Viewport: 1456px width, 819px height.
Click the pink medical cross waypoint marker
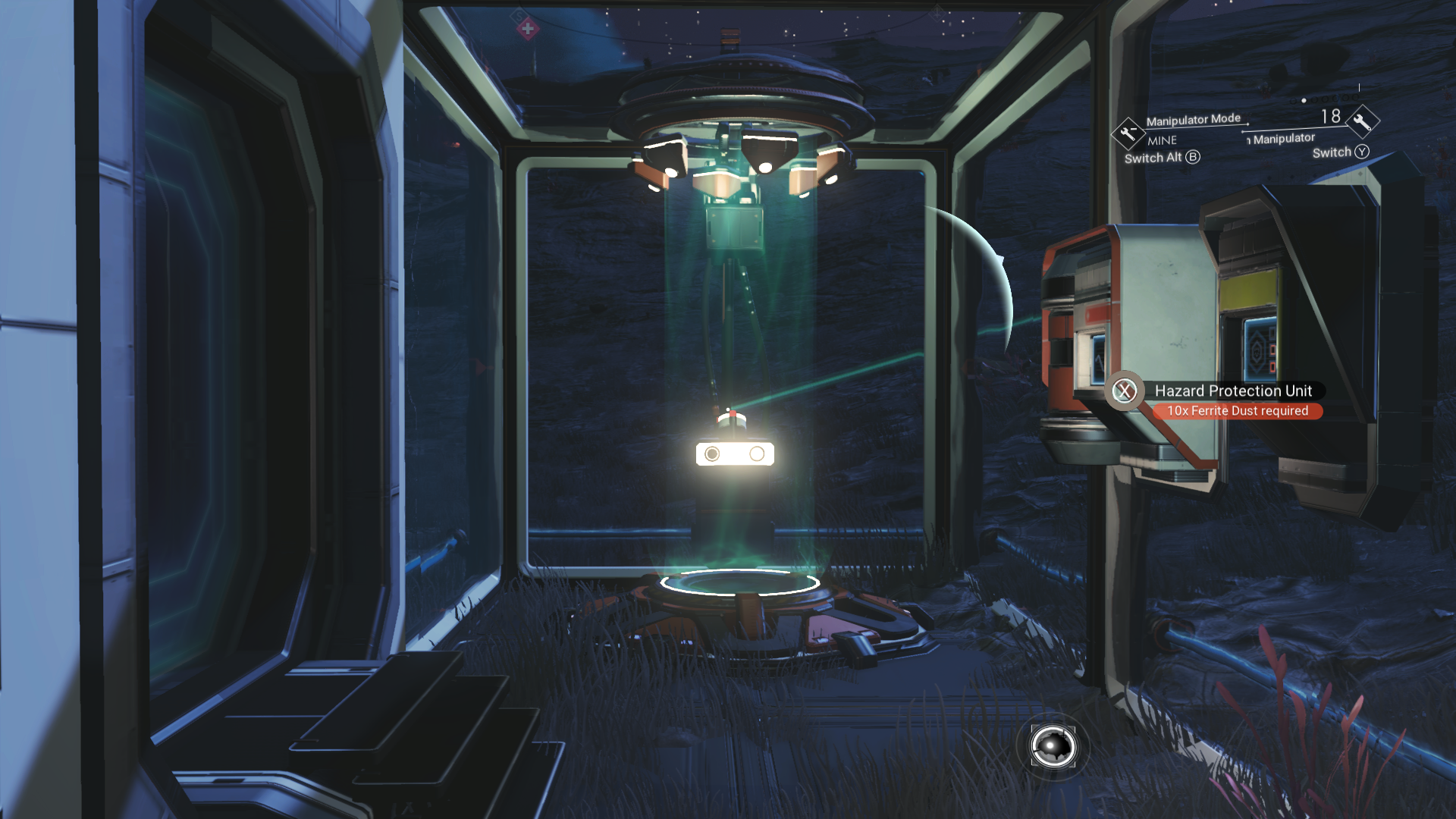(x=528, y=29)
